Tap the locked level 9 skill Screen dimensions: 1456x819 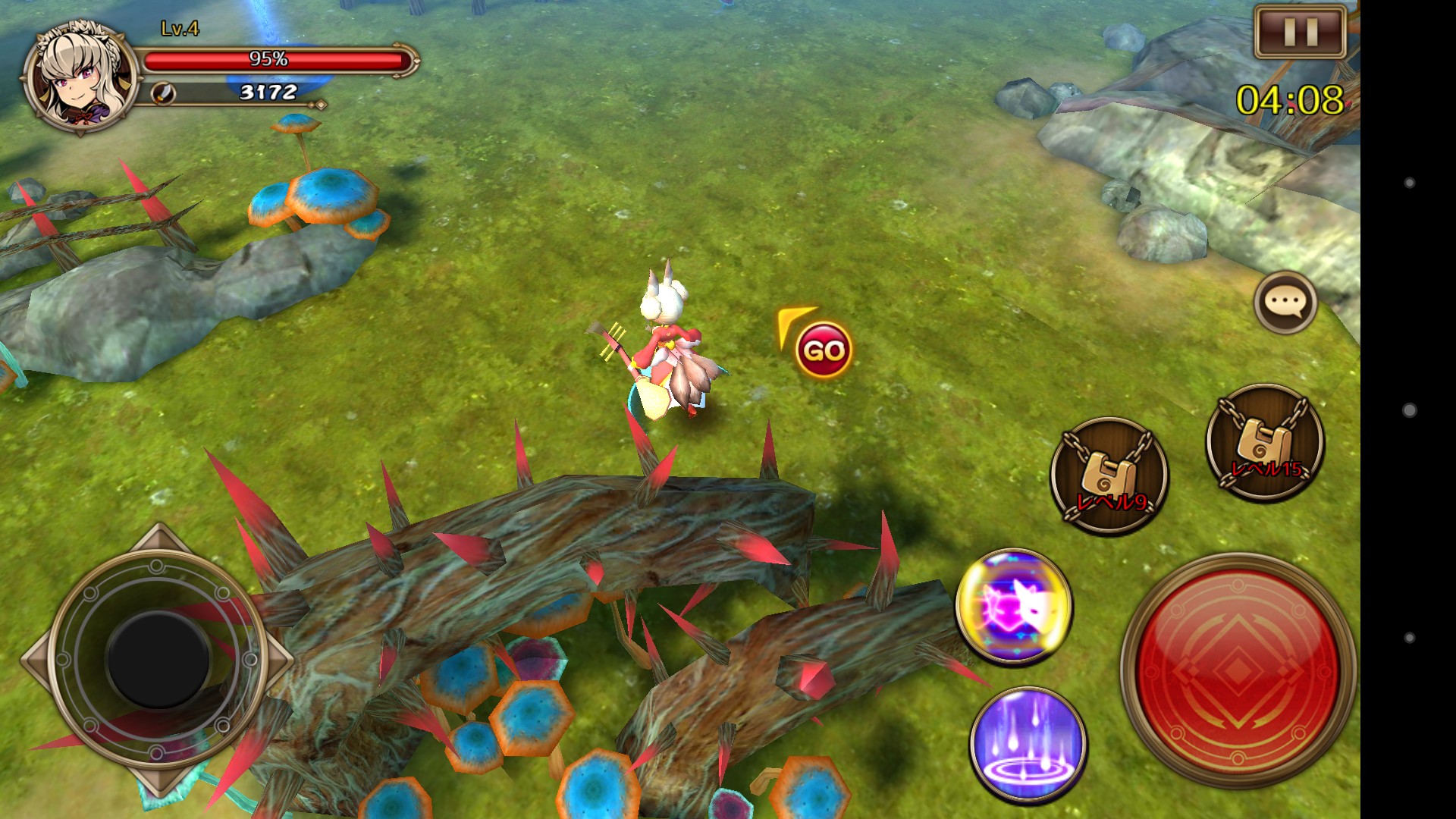click(1109, 476)
